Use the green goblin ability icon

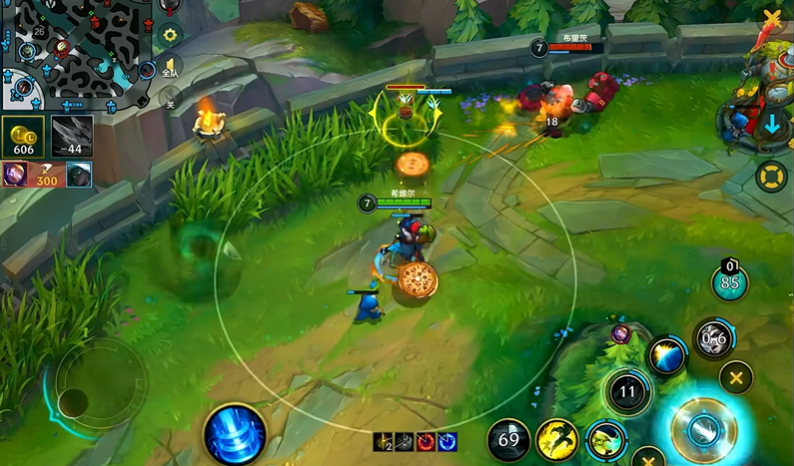(x=606, y=438)
